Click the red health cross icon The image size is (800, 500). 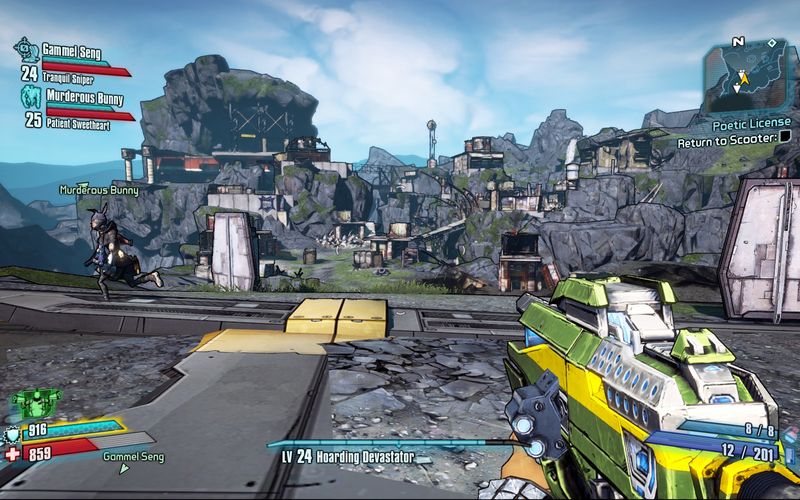pyautogui.click(x=12, y=453)
